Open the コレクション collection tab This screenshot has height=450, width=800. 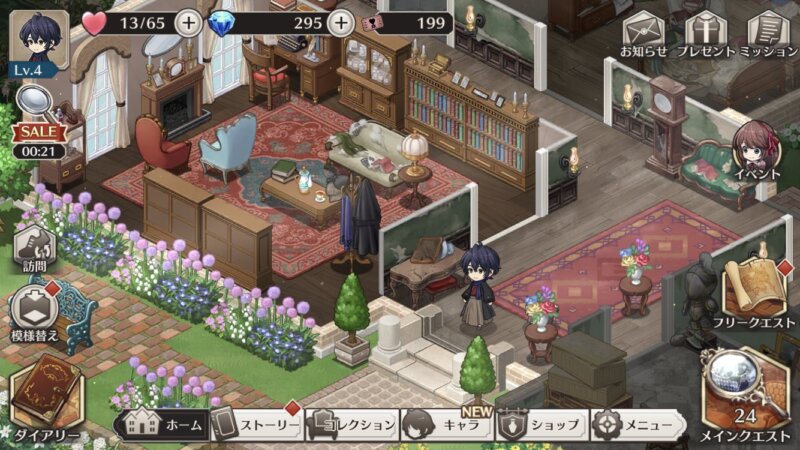pos(352,425)
